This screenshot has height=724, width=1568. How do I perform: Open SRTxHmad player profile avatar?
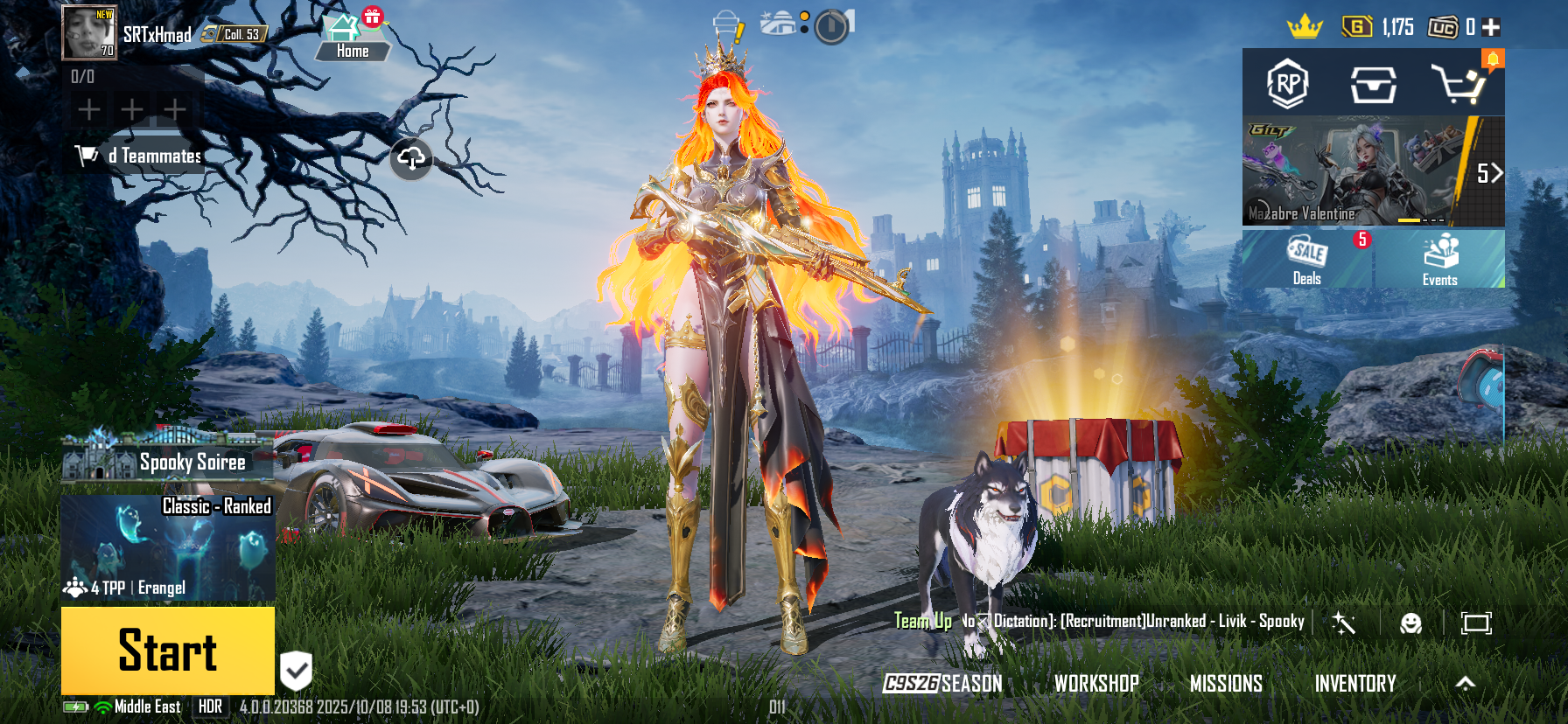[88, 33]
